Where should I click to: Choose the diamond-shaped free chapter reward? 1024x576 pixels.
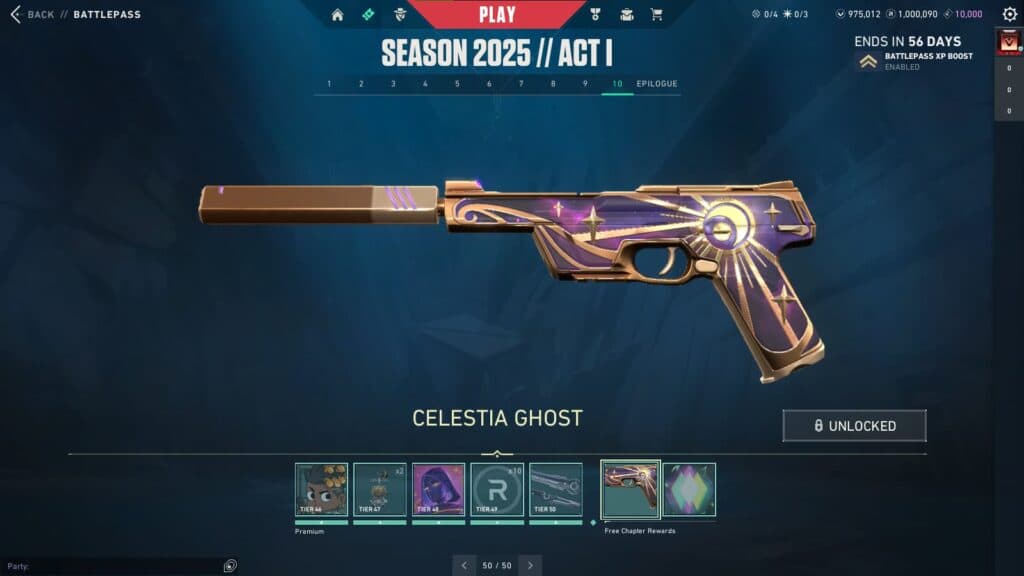coord(689,489)
